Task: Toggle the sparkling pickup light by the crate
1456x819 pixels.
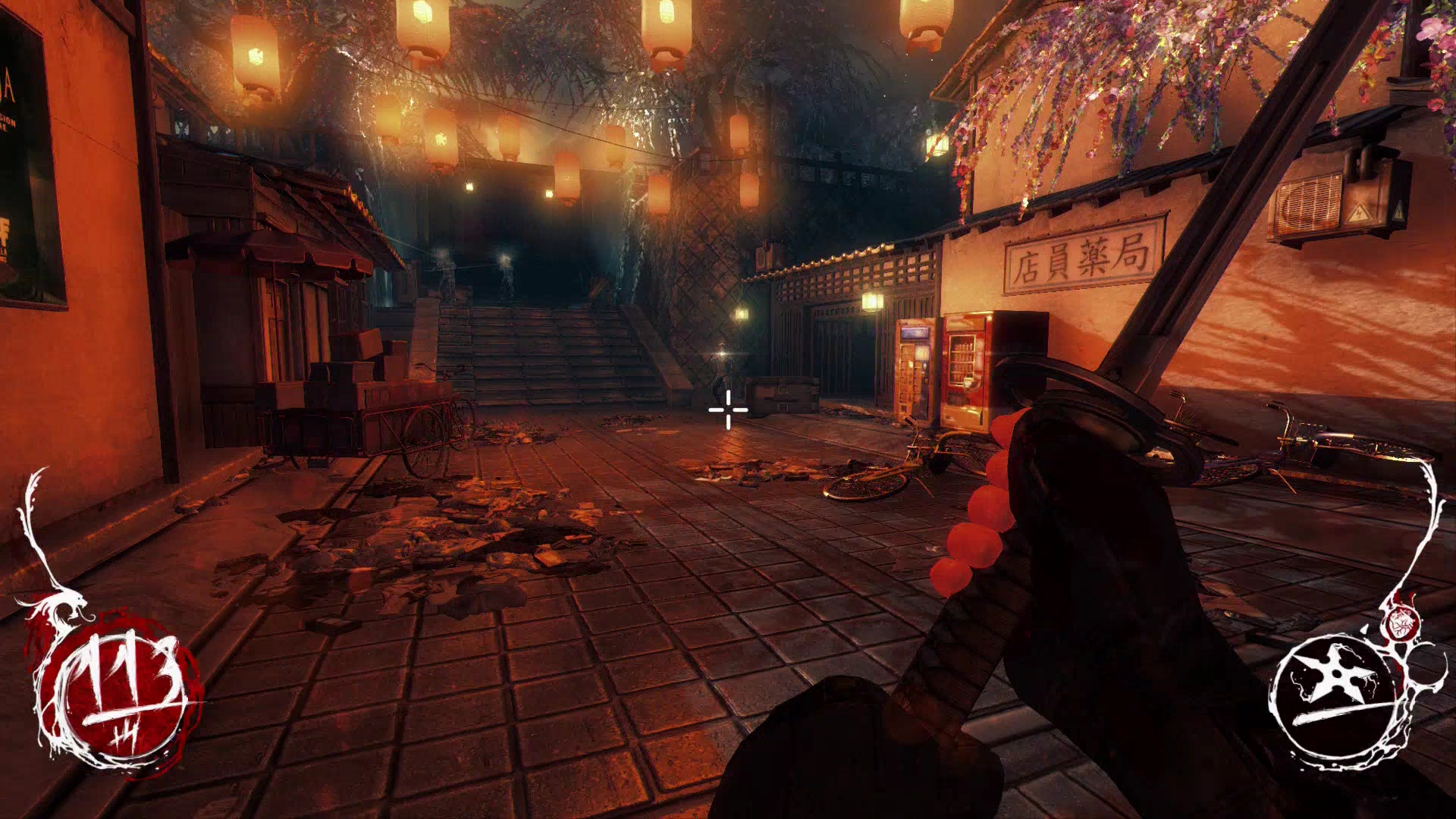Action: point(720,353)
